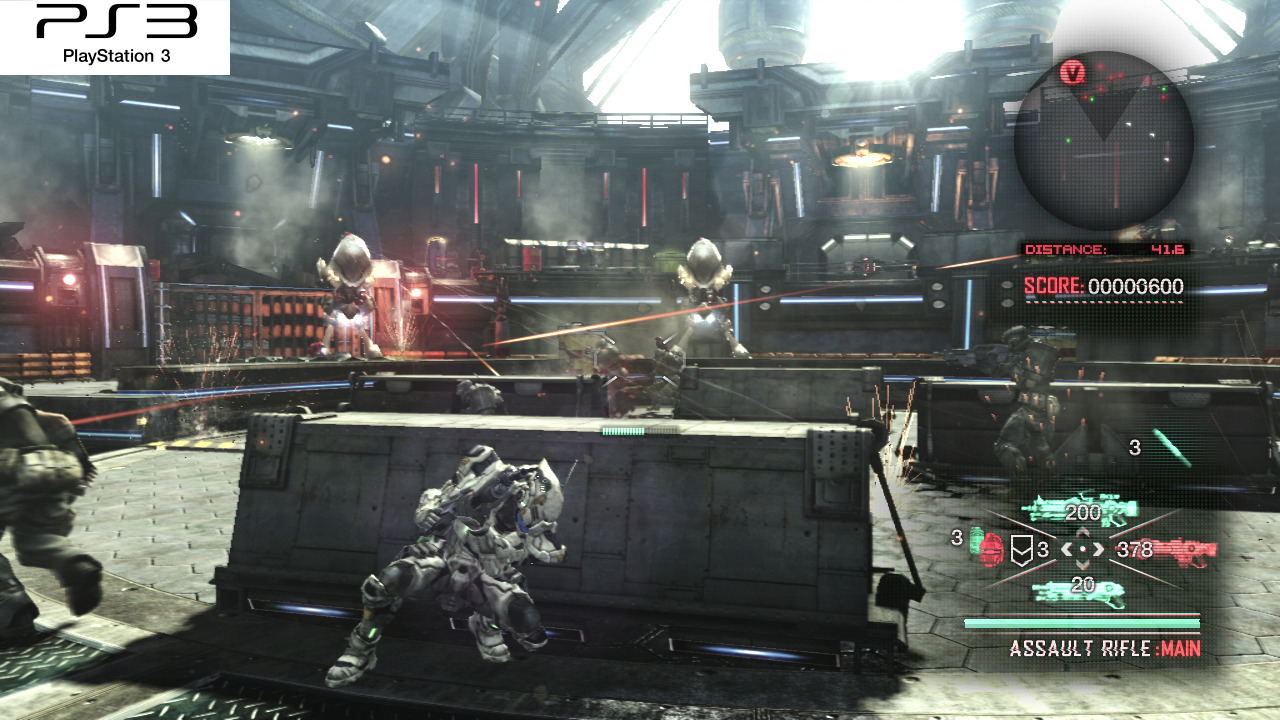
Task: Click the green EMP grenade icon
Action: [x=977, y=537]
